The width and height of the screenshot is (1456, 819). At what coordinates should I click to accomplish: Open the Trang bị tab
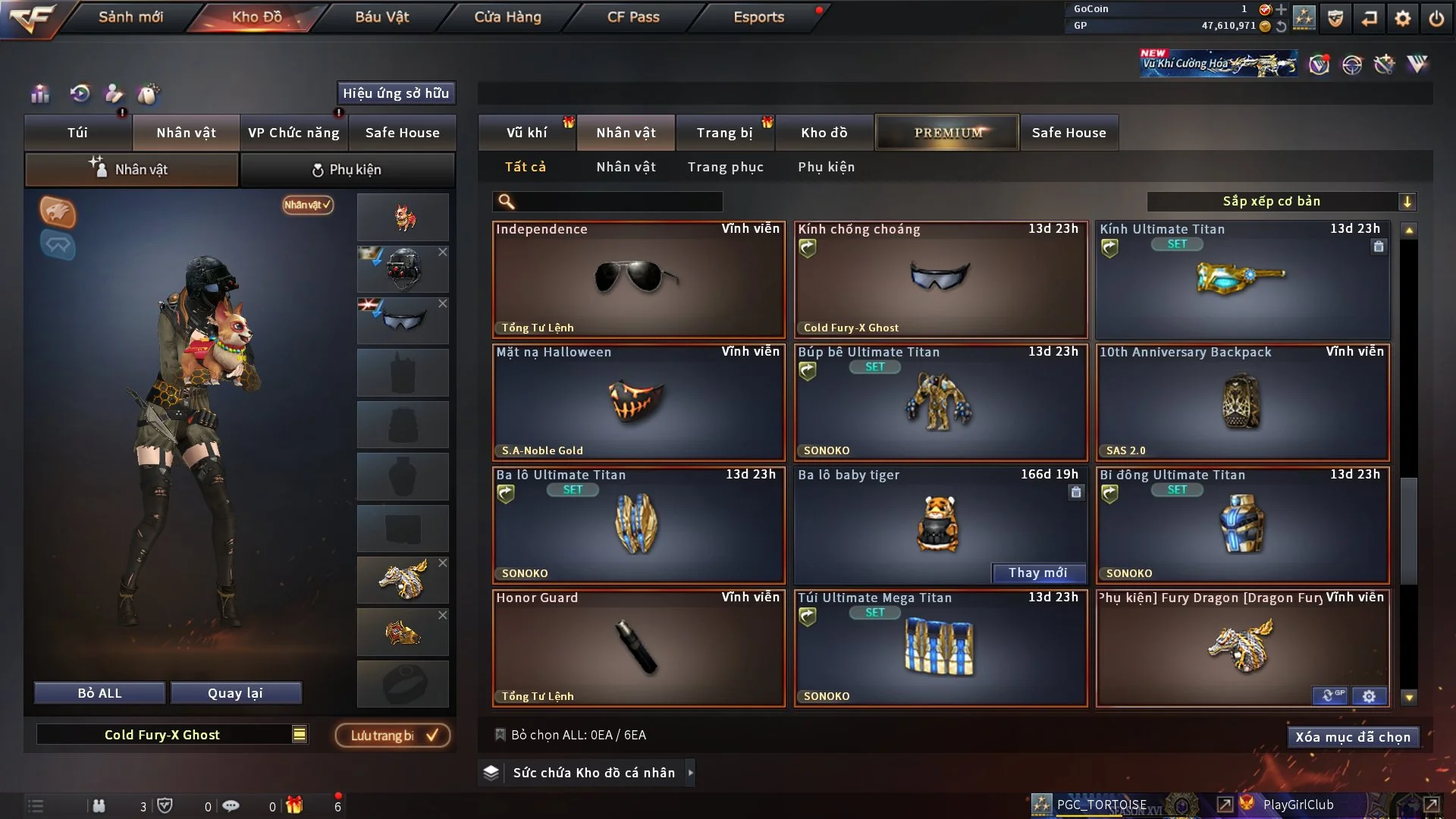[x=724, y=133]
